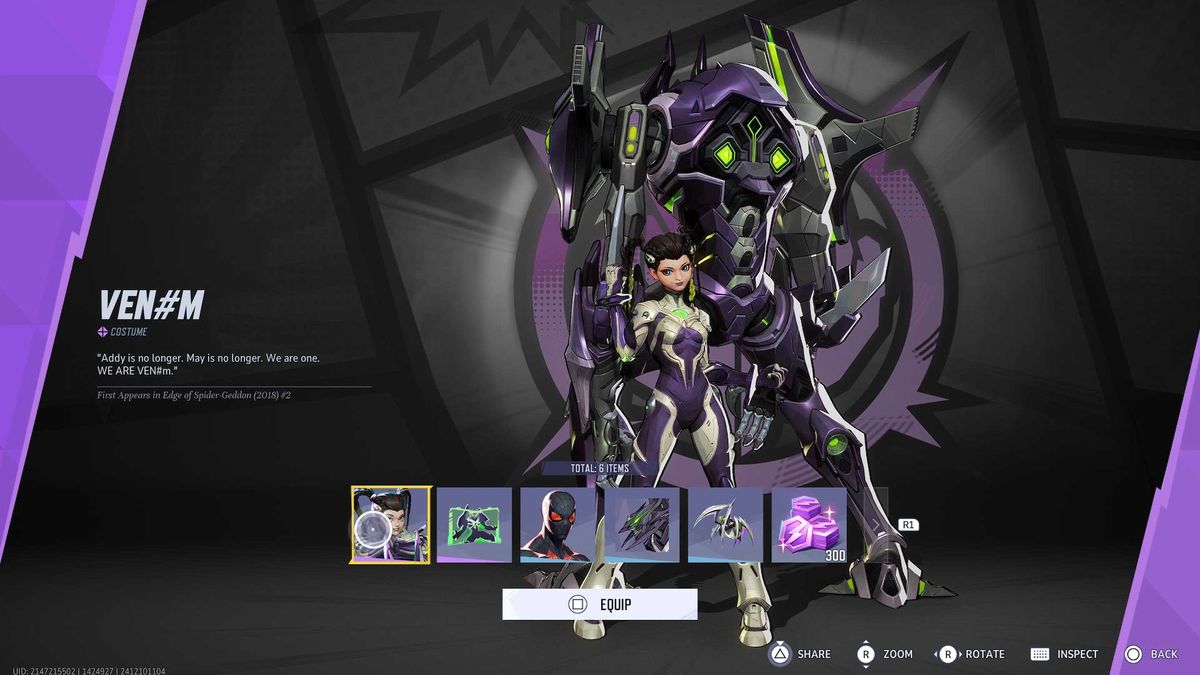Show the next items with the arrow

click(908, 525)
